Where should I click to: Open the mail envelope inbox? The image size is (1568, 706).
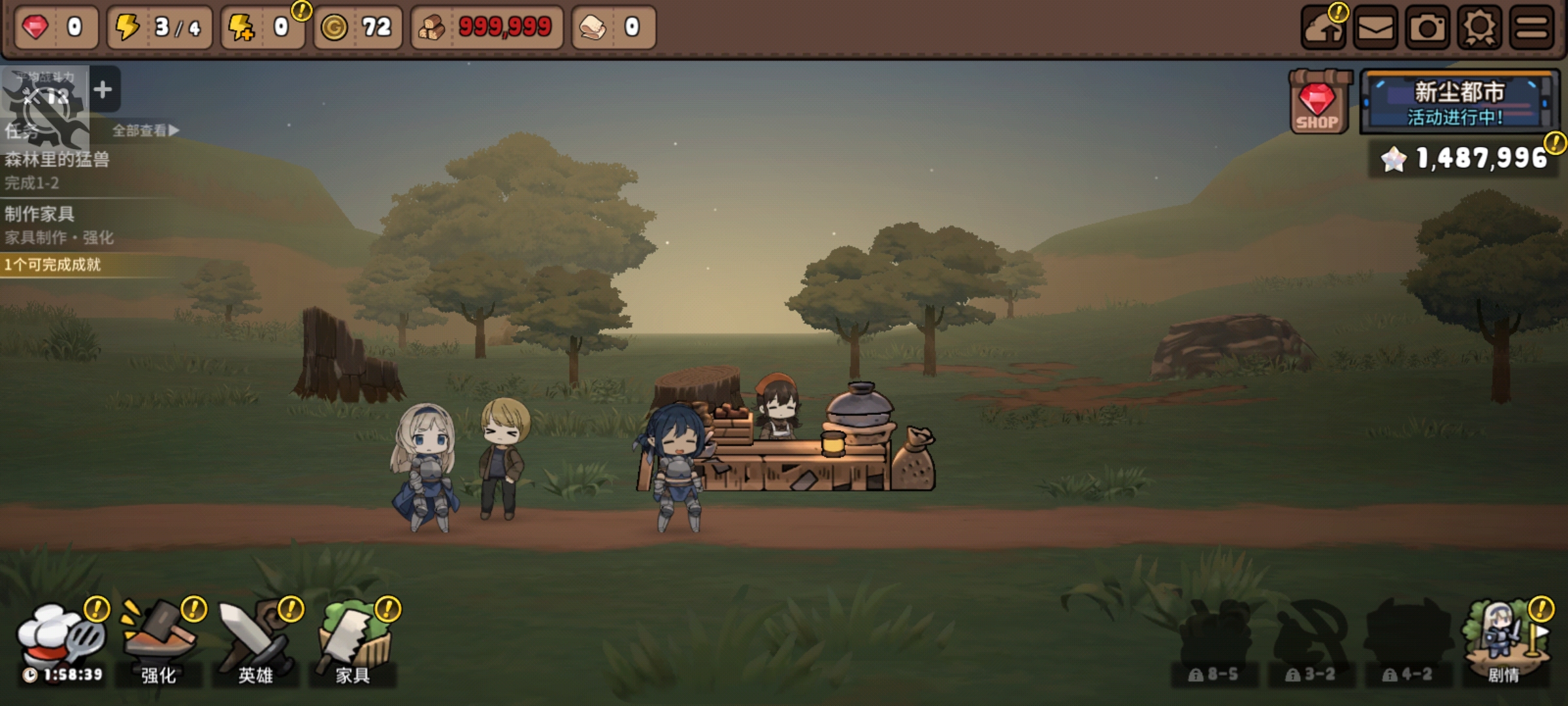[x=1375, y=28]
